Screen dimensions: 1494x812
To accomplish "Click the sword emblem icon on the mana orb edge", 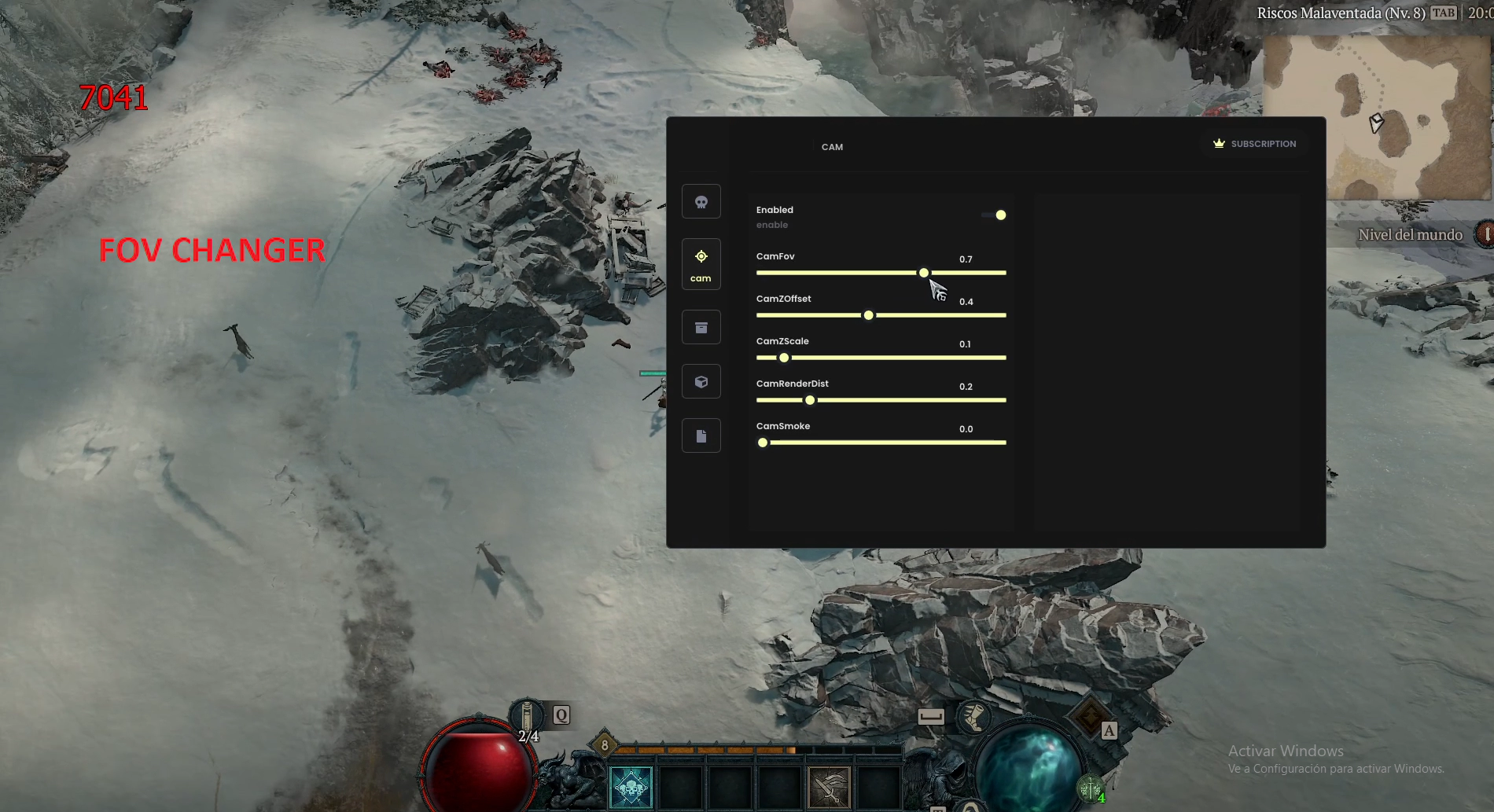I will (1091, 790).
